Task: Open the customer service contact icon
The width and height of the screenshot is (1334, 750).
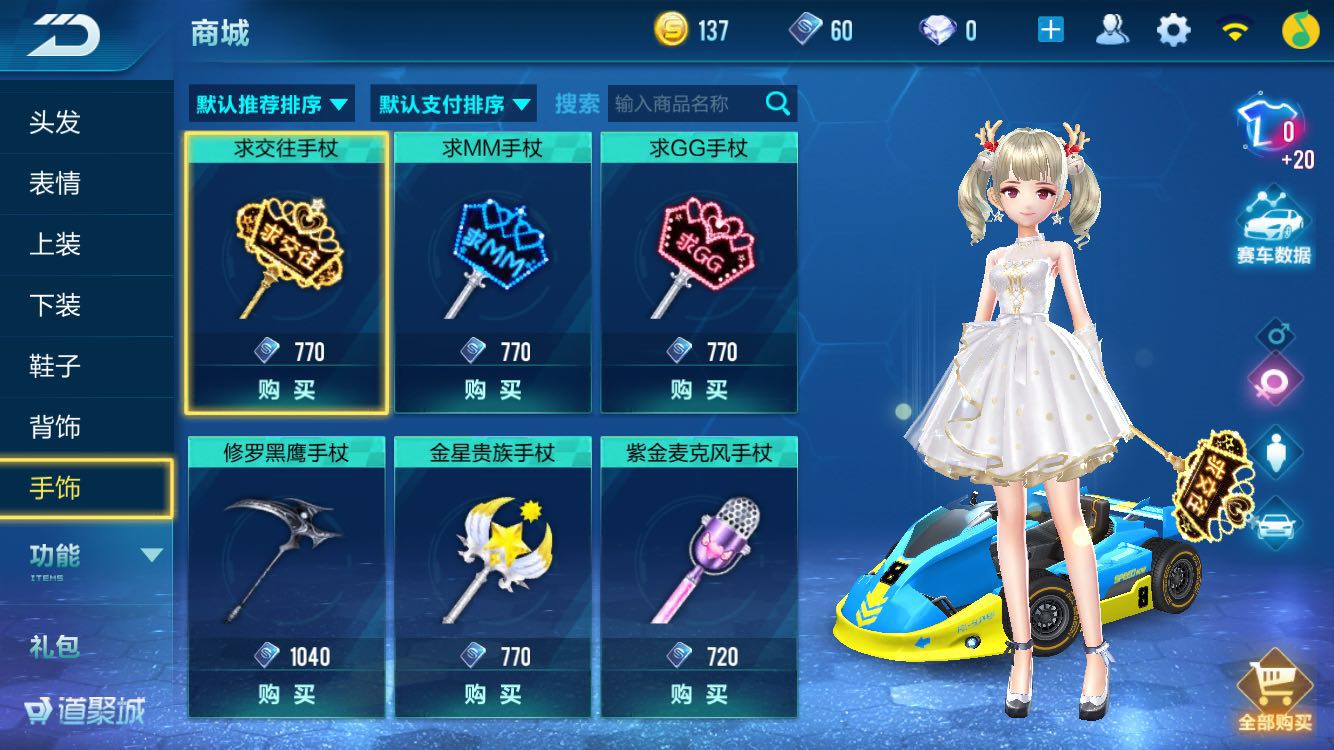Action: pyautogui.click(x=1113, y=30)
